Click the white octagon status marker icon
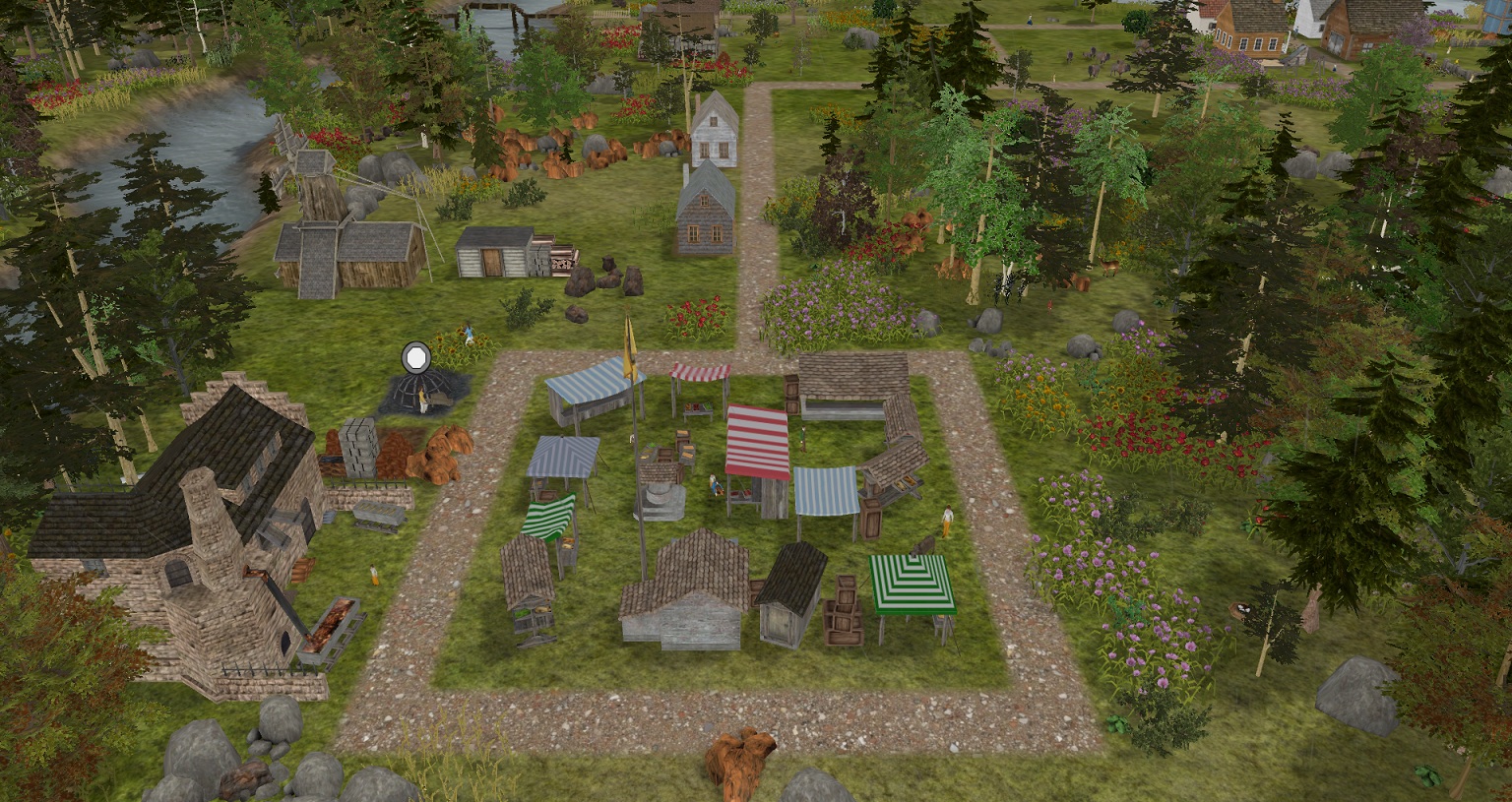 coord(416,355)
